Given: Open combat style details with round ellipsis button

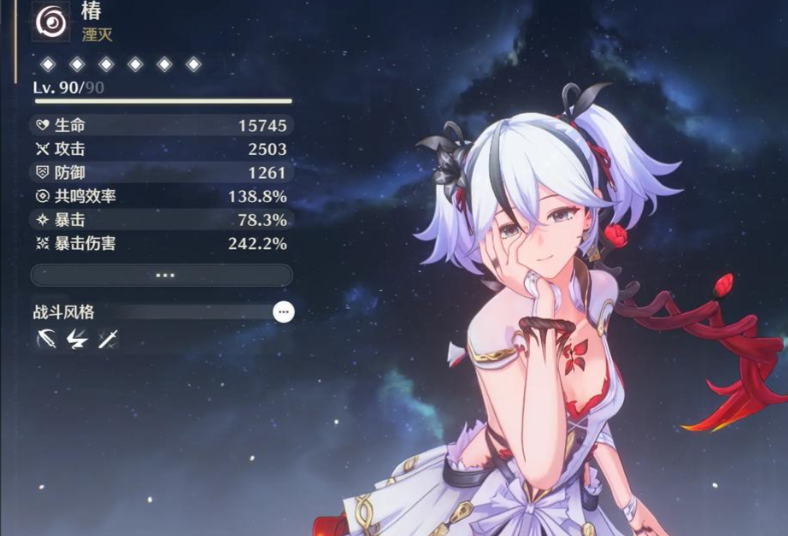Looking at the screenshot, I should (x=284, y=312).
